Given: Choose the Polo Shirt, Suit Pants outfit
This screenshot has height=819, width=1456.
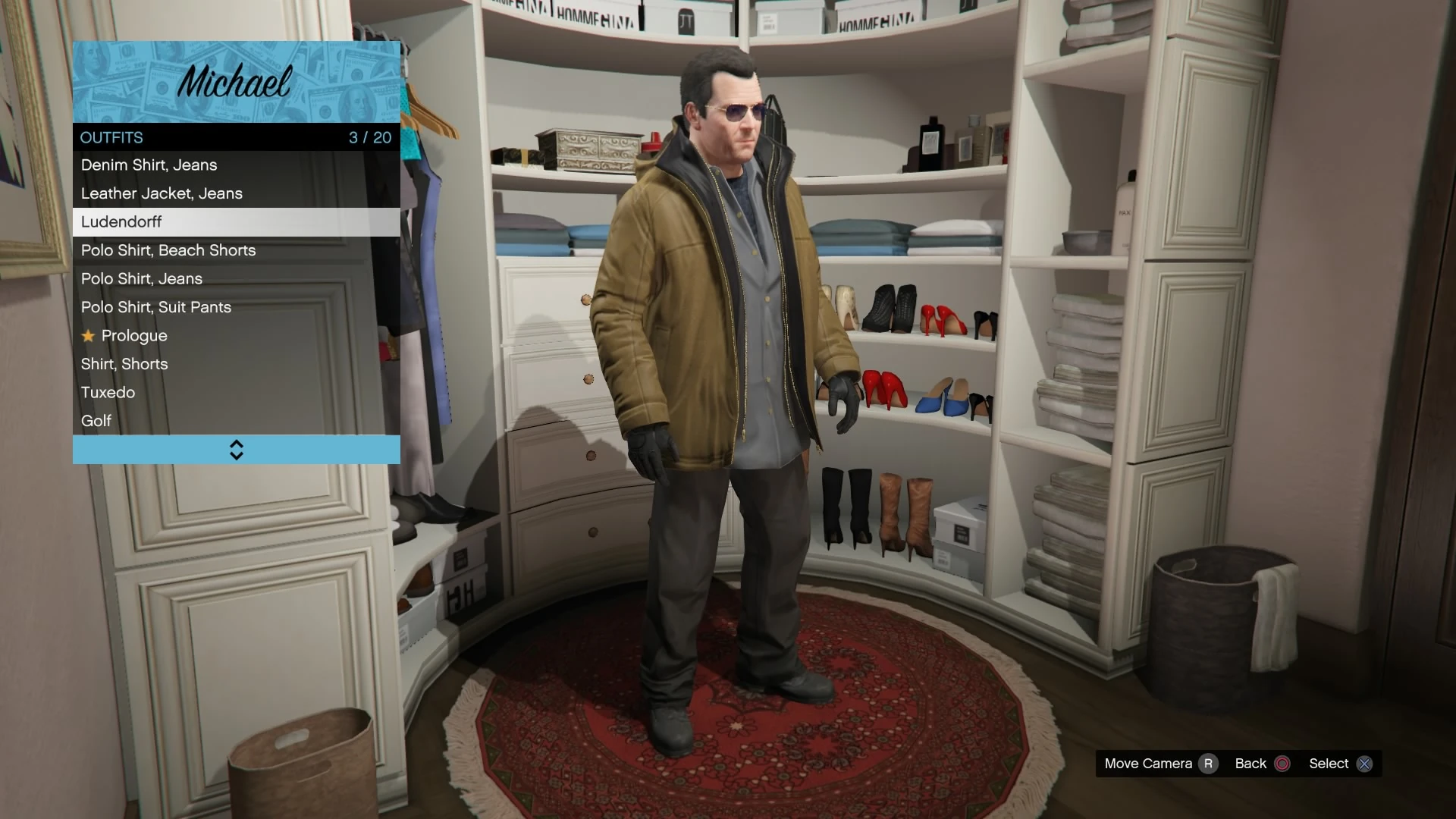Looking at the screenshot, I should pyautogui.click(x=156, y=307).
